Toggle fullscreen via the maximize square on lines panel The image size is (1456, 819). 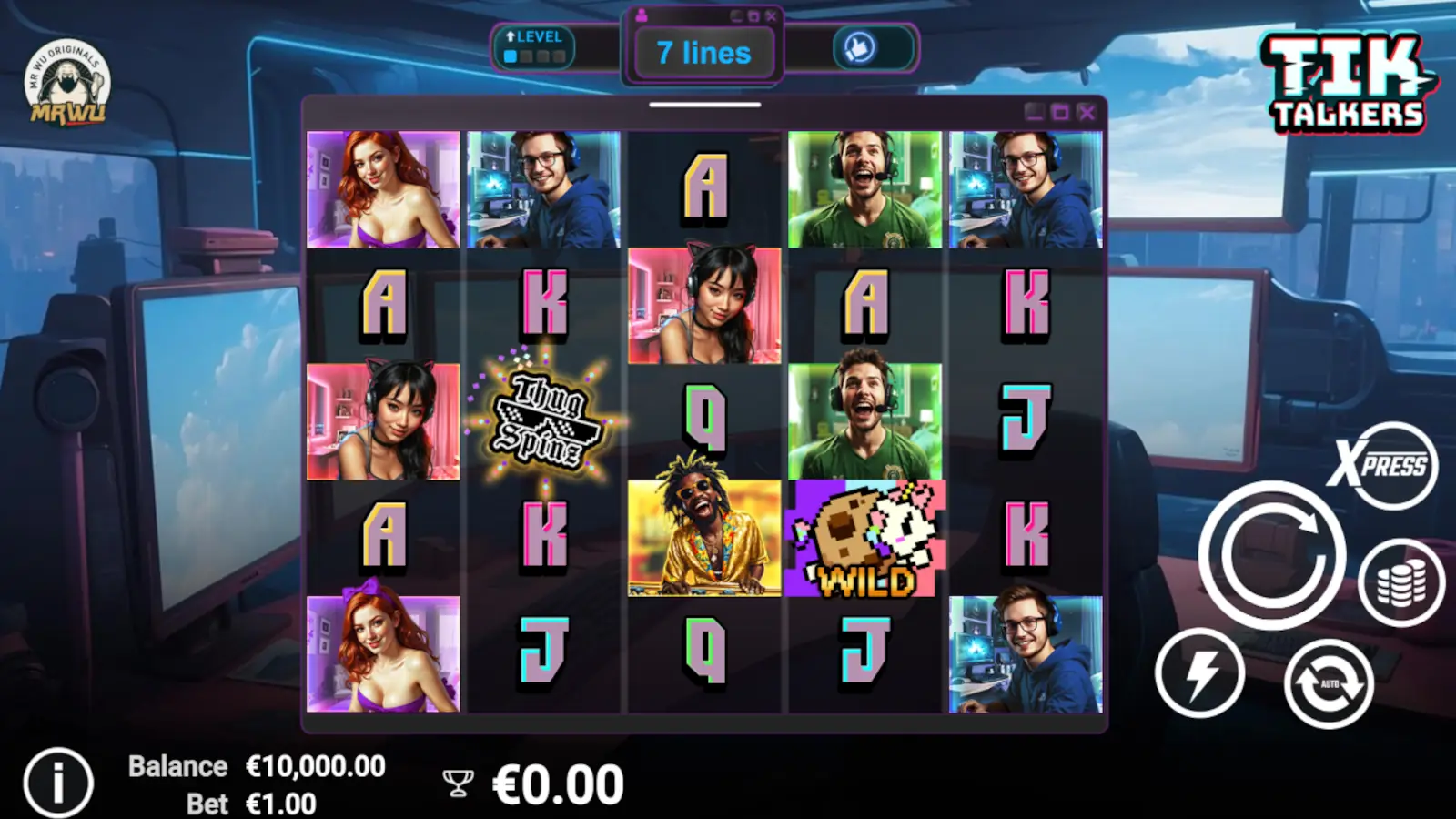(x=753, y=15)
